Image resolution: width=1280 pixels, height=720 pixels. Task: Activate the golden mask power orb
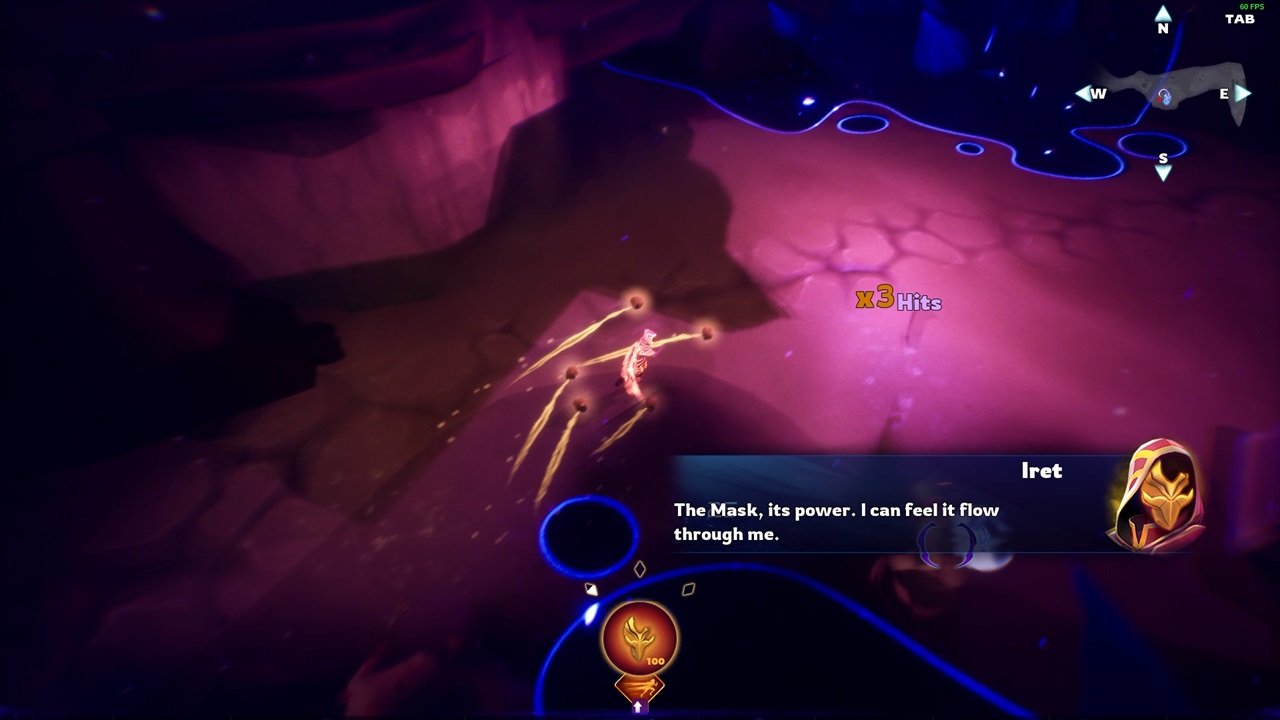coord(639,637)
